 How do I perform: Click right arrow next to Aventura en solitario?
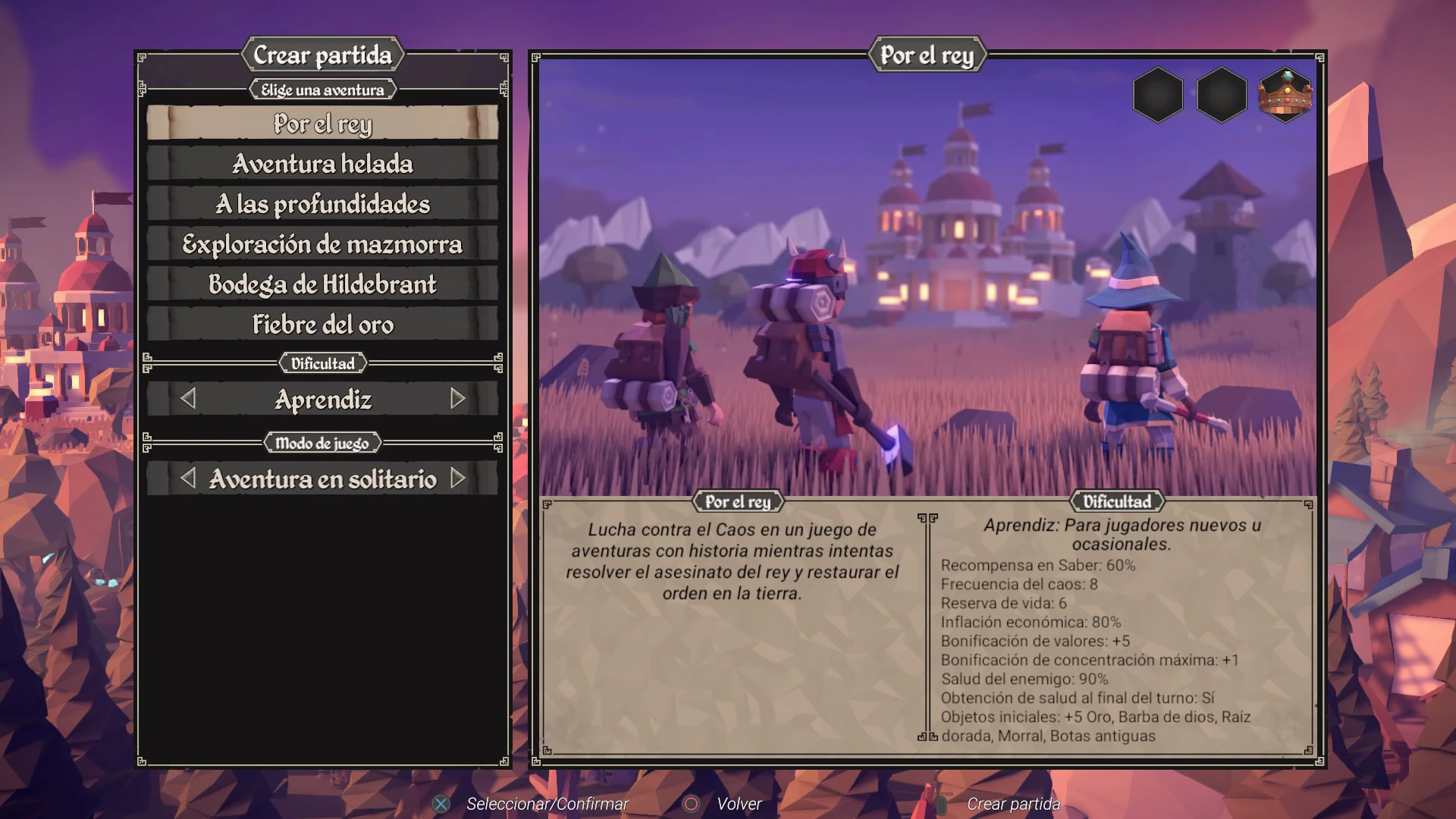(x=457, y=479)
